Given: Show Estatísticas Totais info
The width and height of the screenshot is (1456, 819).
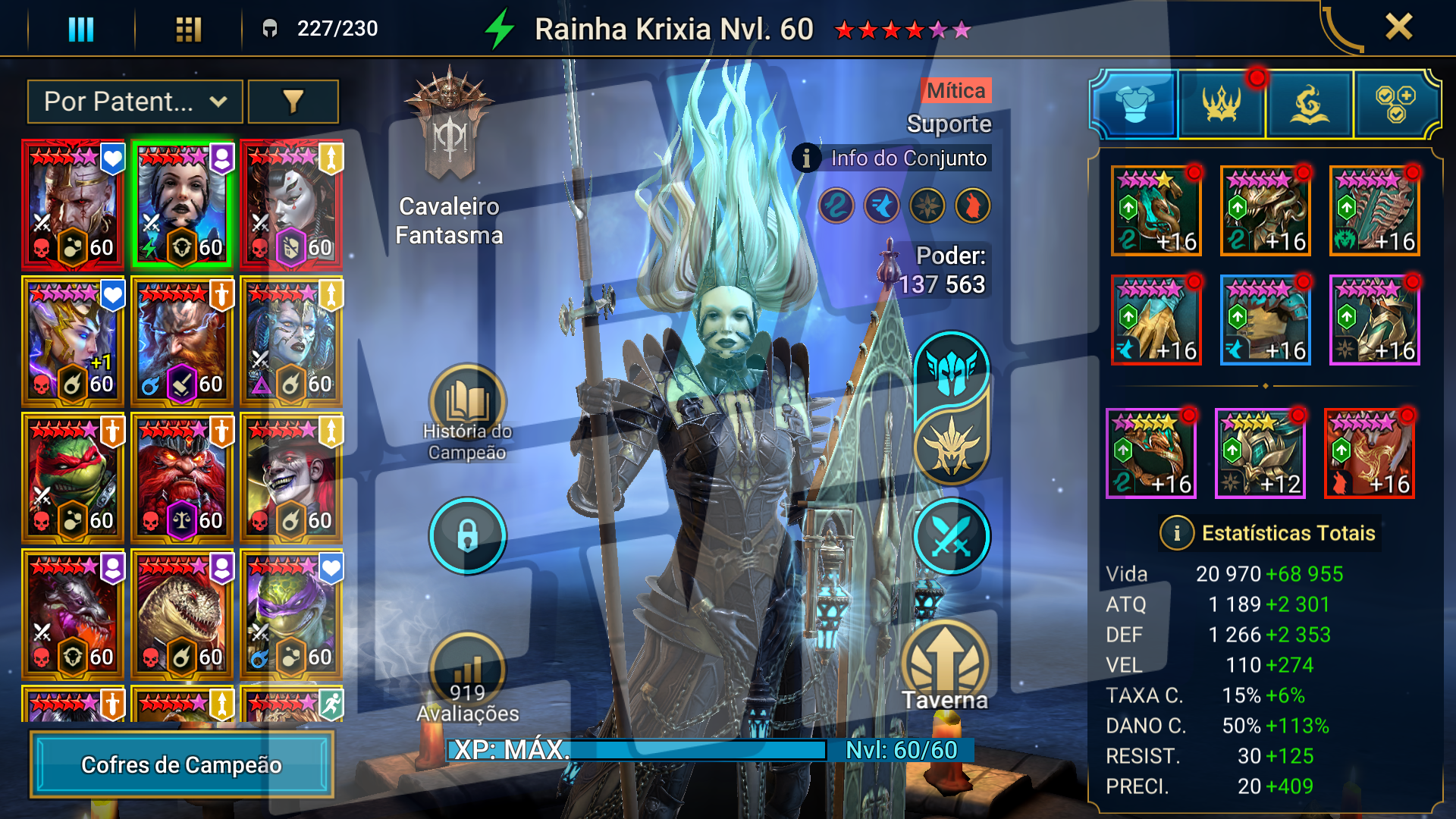Looking at the screenshot, I should coord(1176,533).
